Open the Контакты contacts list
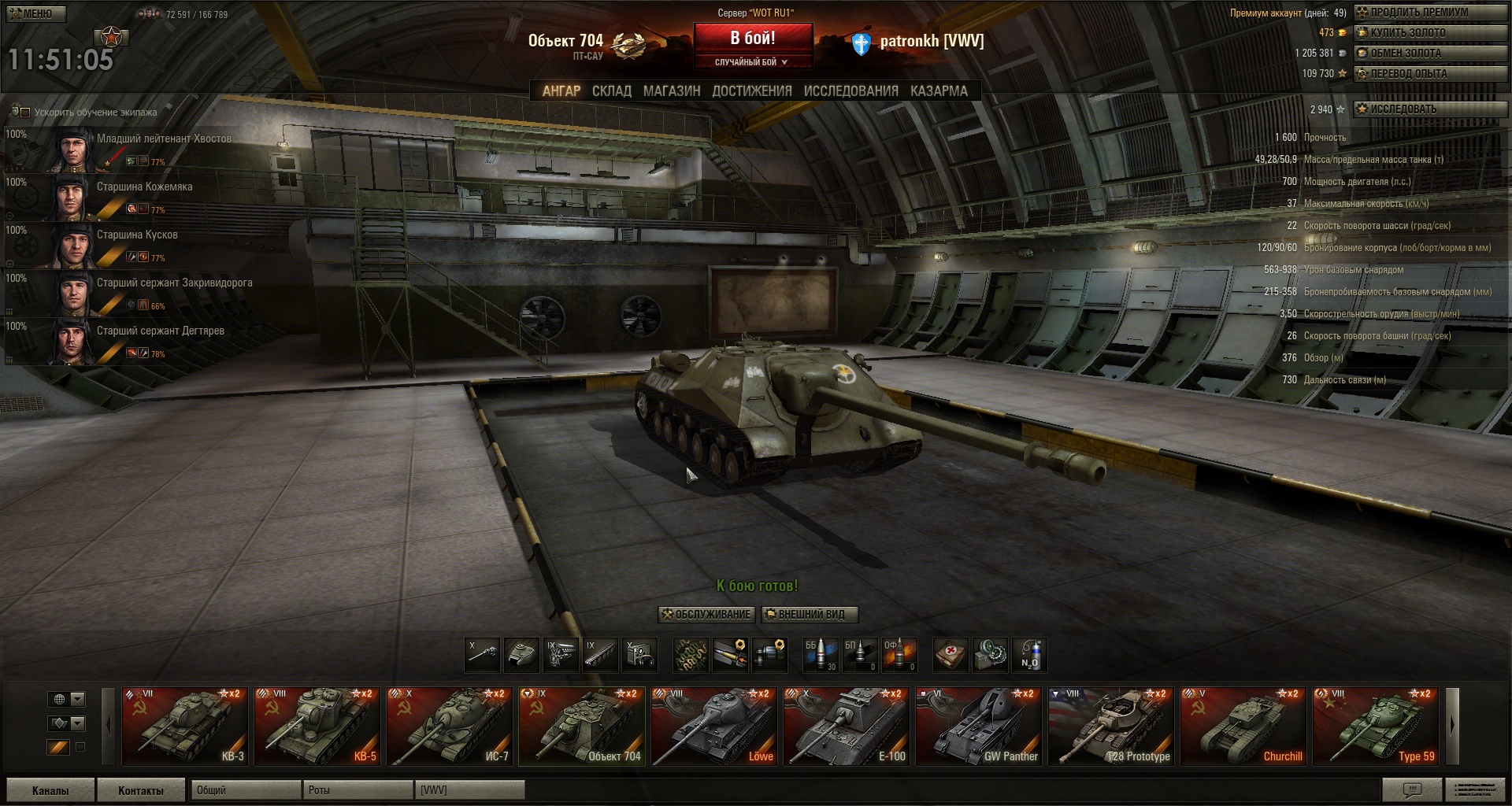Image resolution: width=1512 pixels, height=806 pixels. (141, 790)
